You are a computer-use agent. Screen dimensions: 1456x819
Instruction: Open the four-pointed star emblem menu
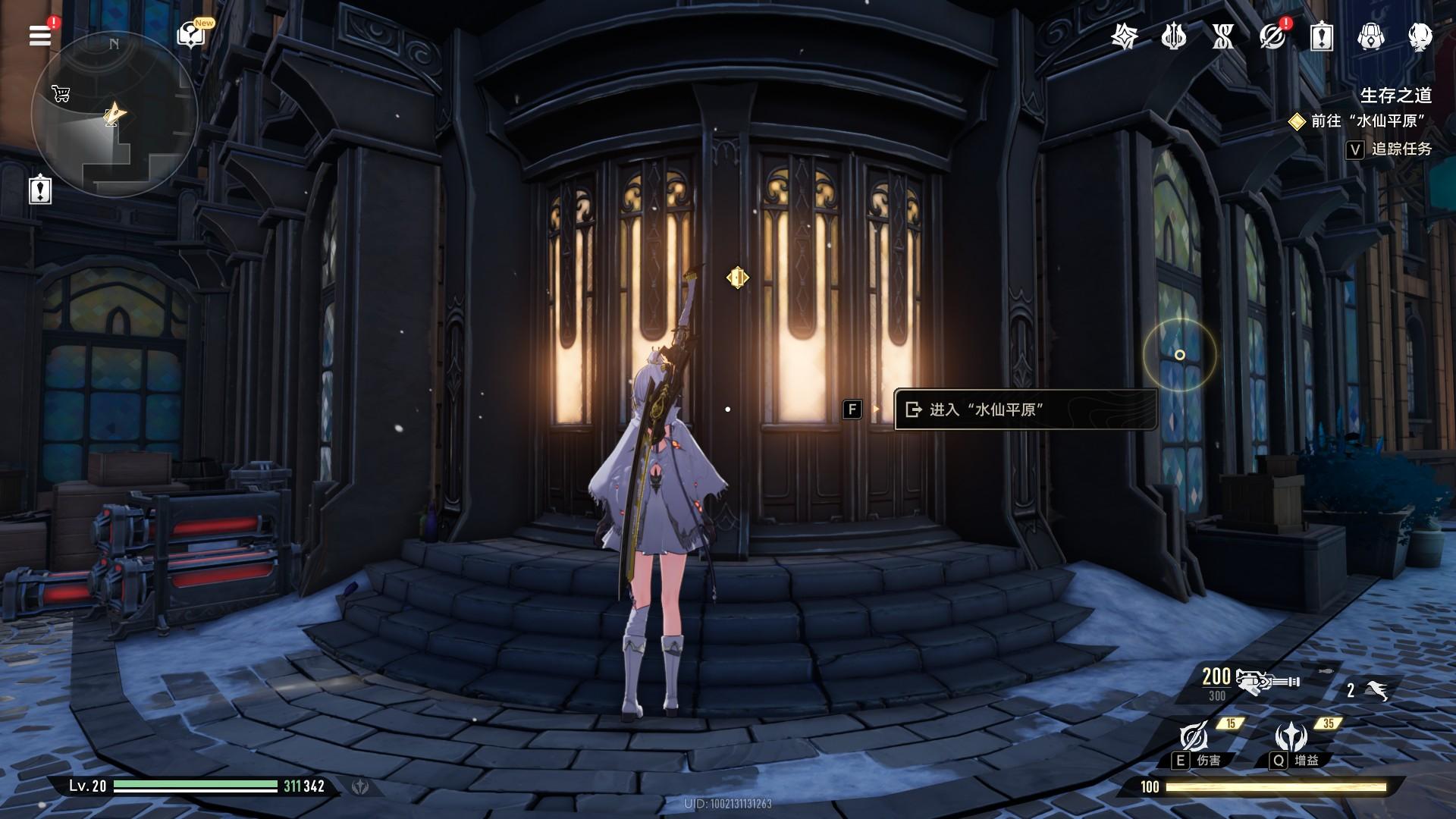coord(1124,36)
